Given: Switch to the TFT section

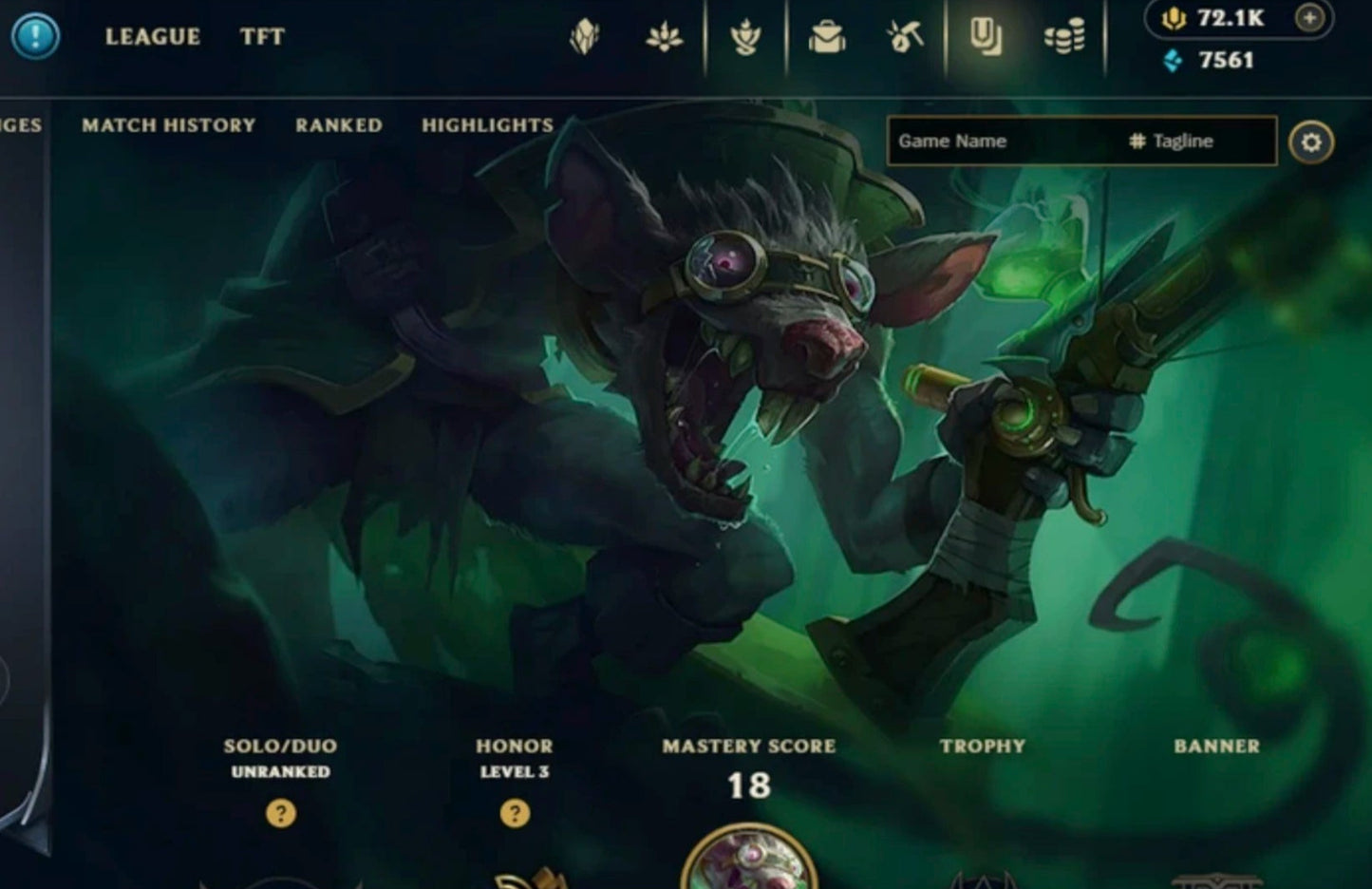Looking at the screenshot, I should coord(263,37).
